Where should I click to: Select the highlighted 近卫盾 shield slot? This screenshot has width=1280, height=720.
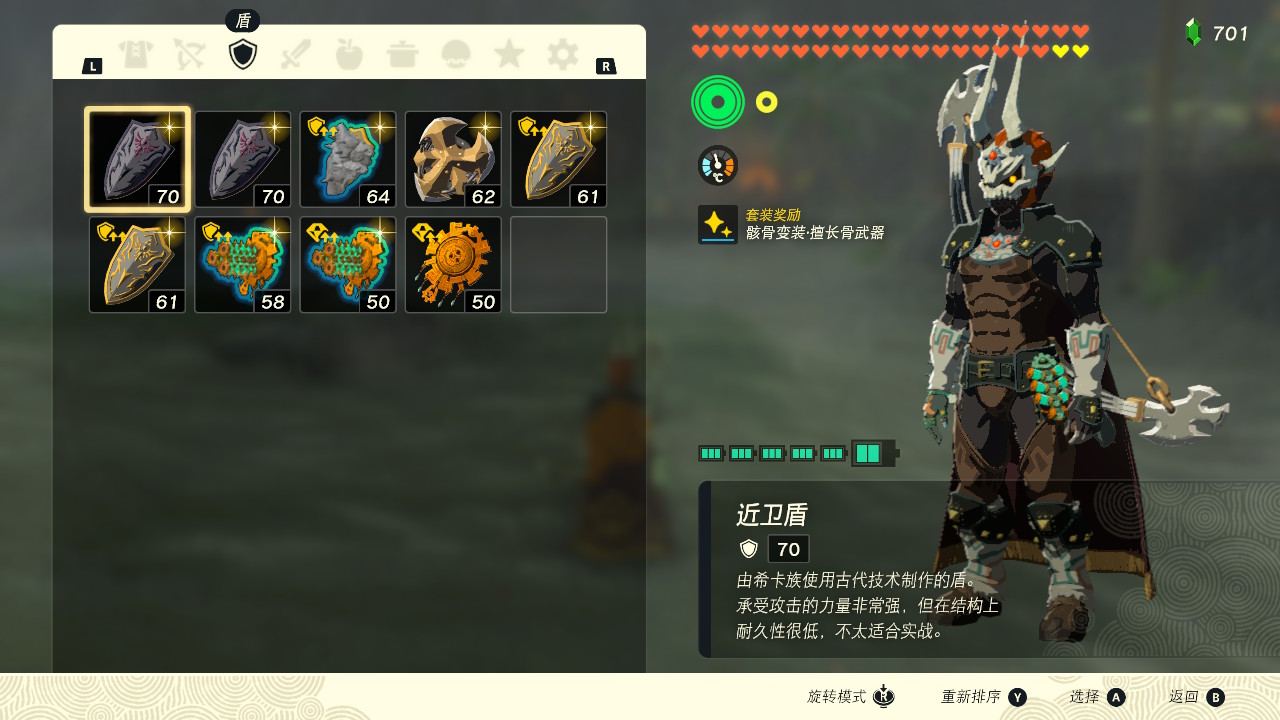pos(138,160)
